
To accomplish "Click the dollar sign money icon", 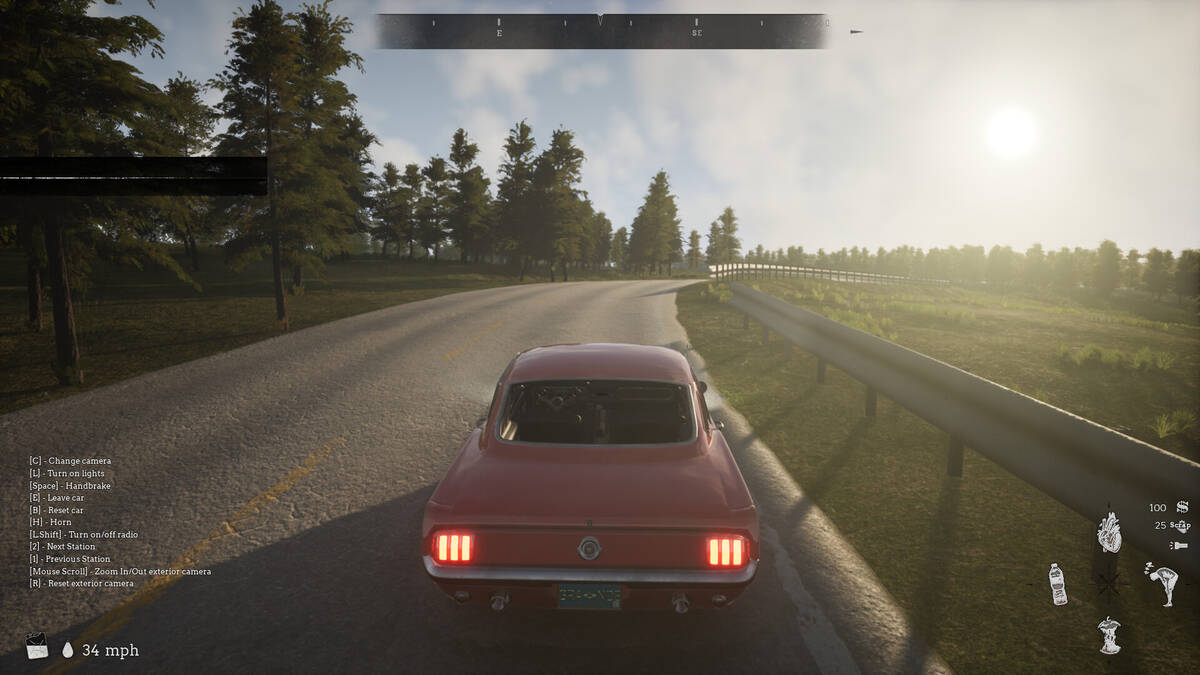I will point(1182,507).
